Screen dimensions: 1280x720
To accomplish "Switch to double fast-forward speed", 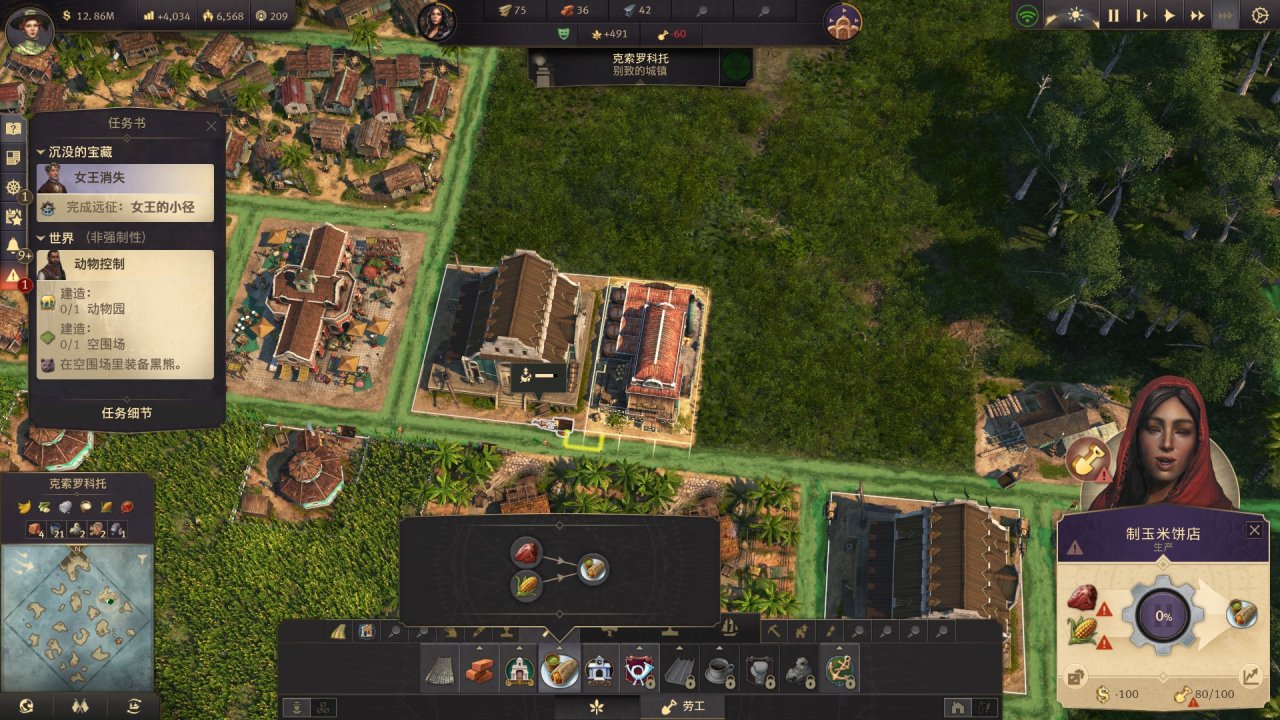I will [x=1196, y=15].
